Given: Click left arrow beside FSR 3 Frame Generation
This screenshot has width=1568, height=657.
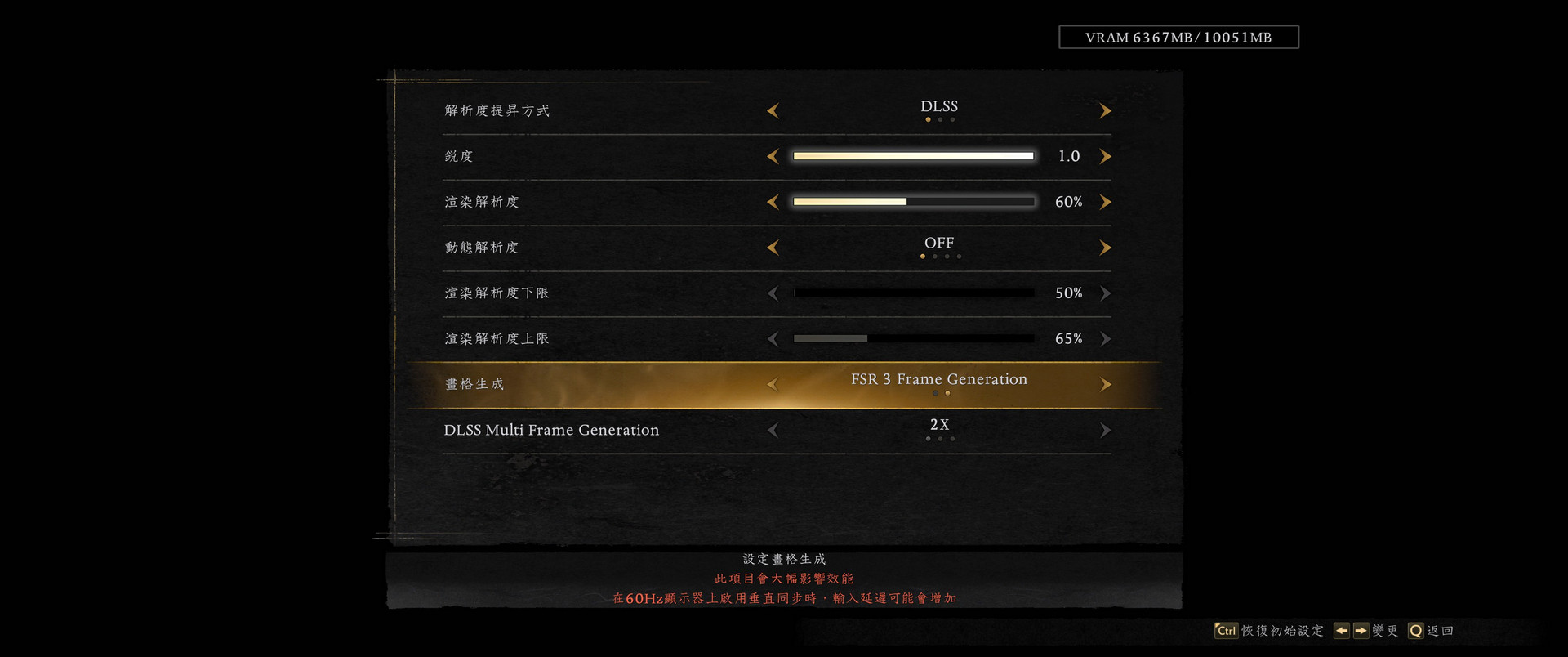Looking at the screenshot, I should click(773, 385).
